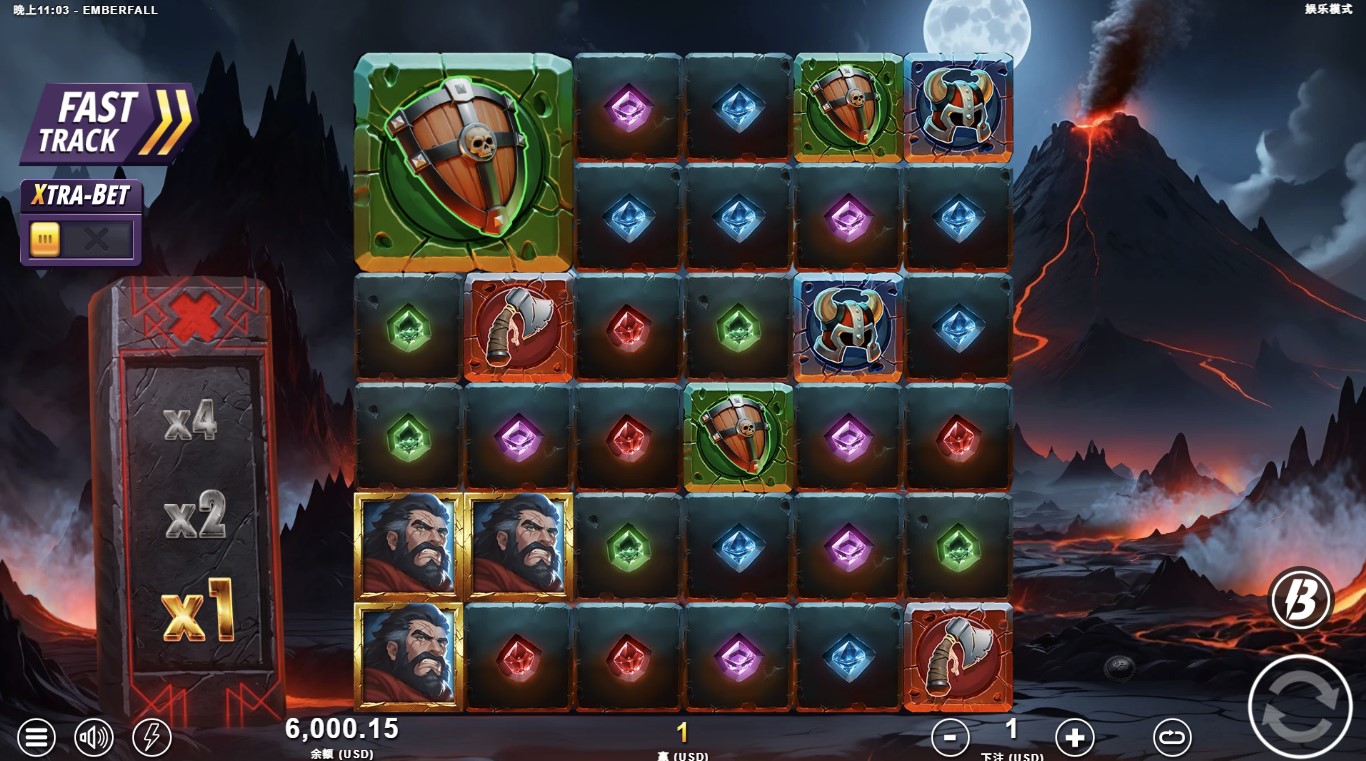Click the bet amount value 1
Screen dimensions: 1366x761
click(1012, 733)
